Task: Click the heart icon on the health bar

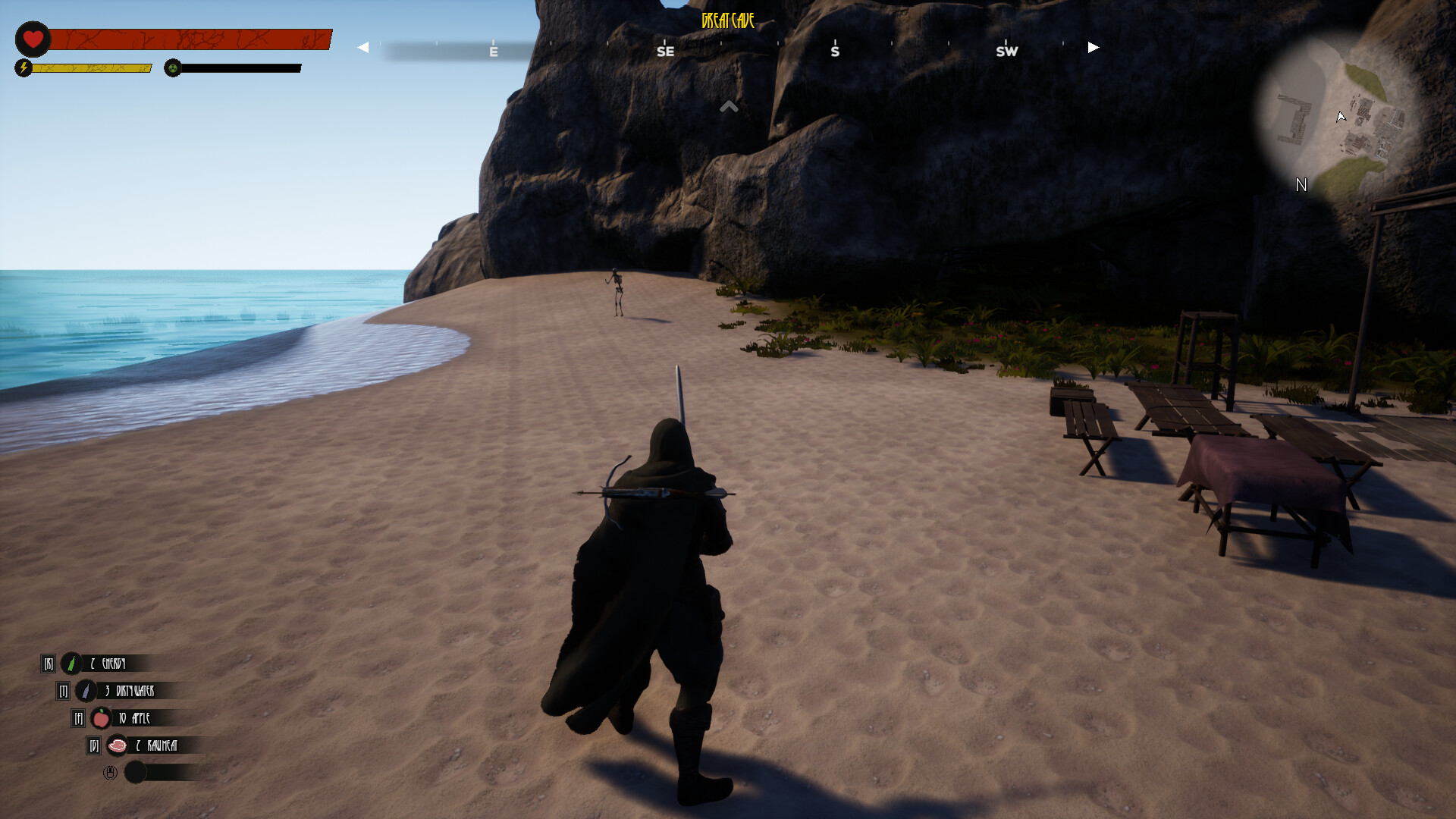Action: point(33,38)
